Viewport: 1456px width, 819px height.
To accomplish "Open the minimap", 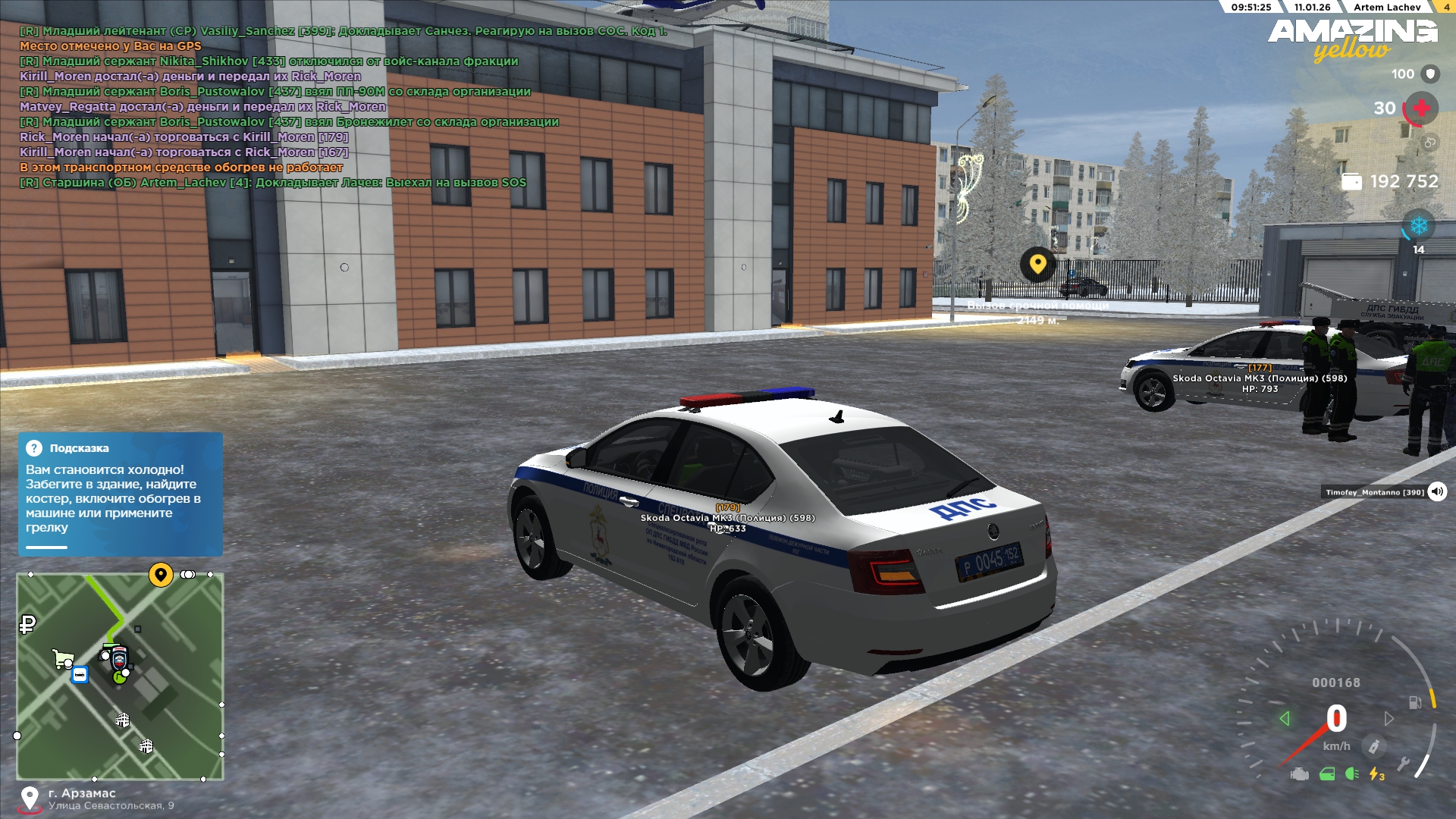I will click(120, 676).
